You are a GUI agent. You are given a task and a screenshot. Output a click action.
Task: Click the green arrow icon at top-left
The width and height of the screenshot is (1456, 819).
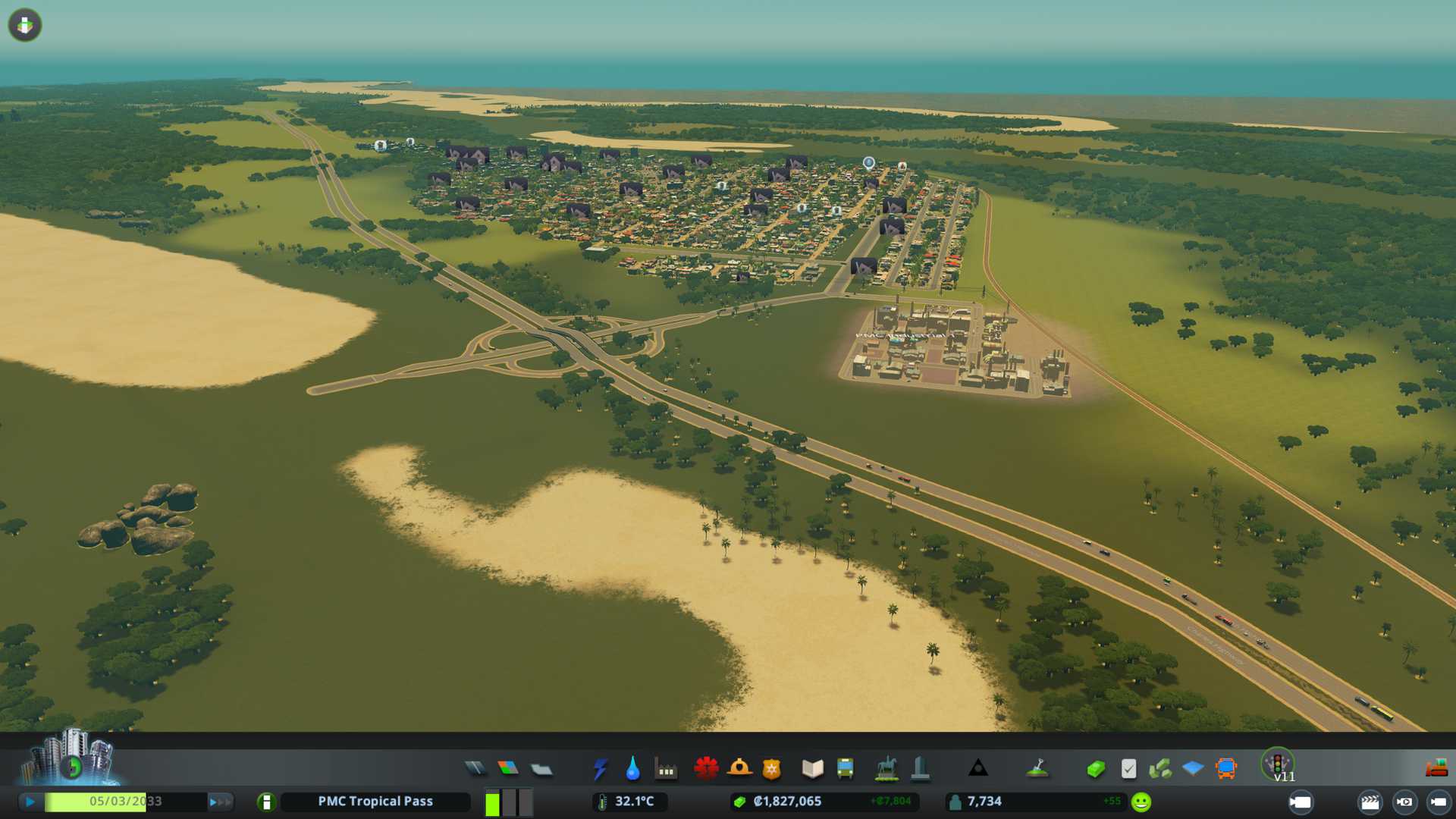[25, 25]
